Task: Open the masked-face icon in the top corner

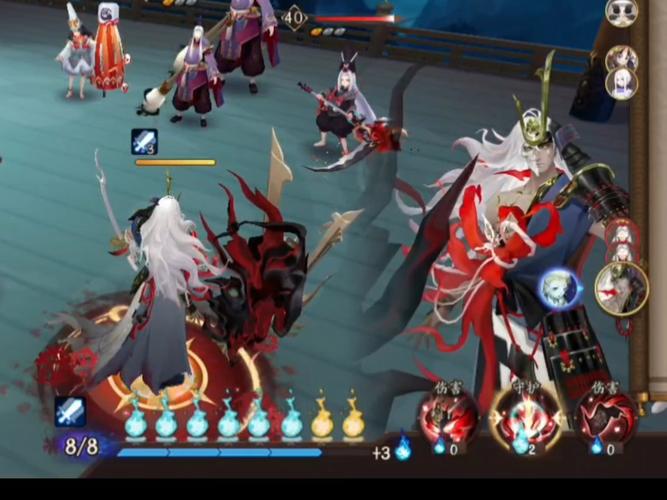Action: [622, 12]
